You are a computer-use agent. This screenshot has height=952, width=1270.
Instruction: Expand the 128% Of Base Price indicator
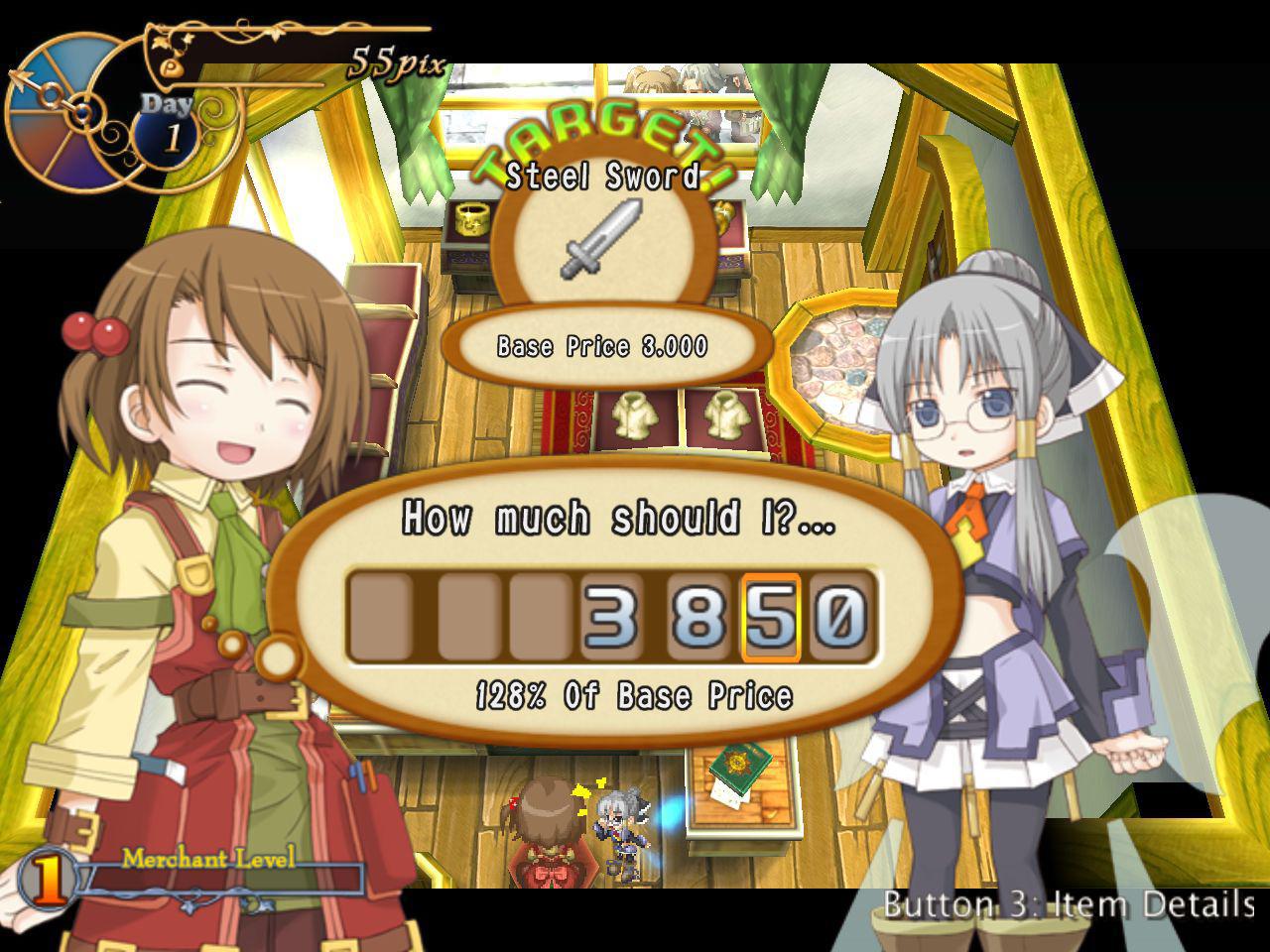coord(632,694)
